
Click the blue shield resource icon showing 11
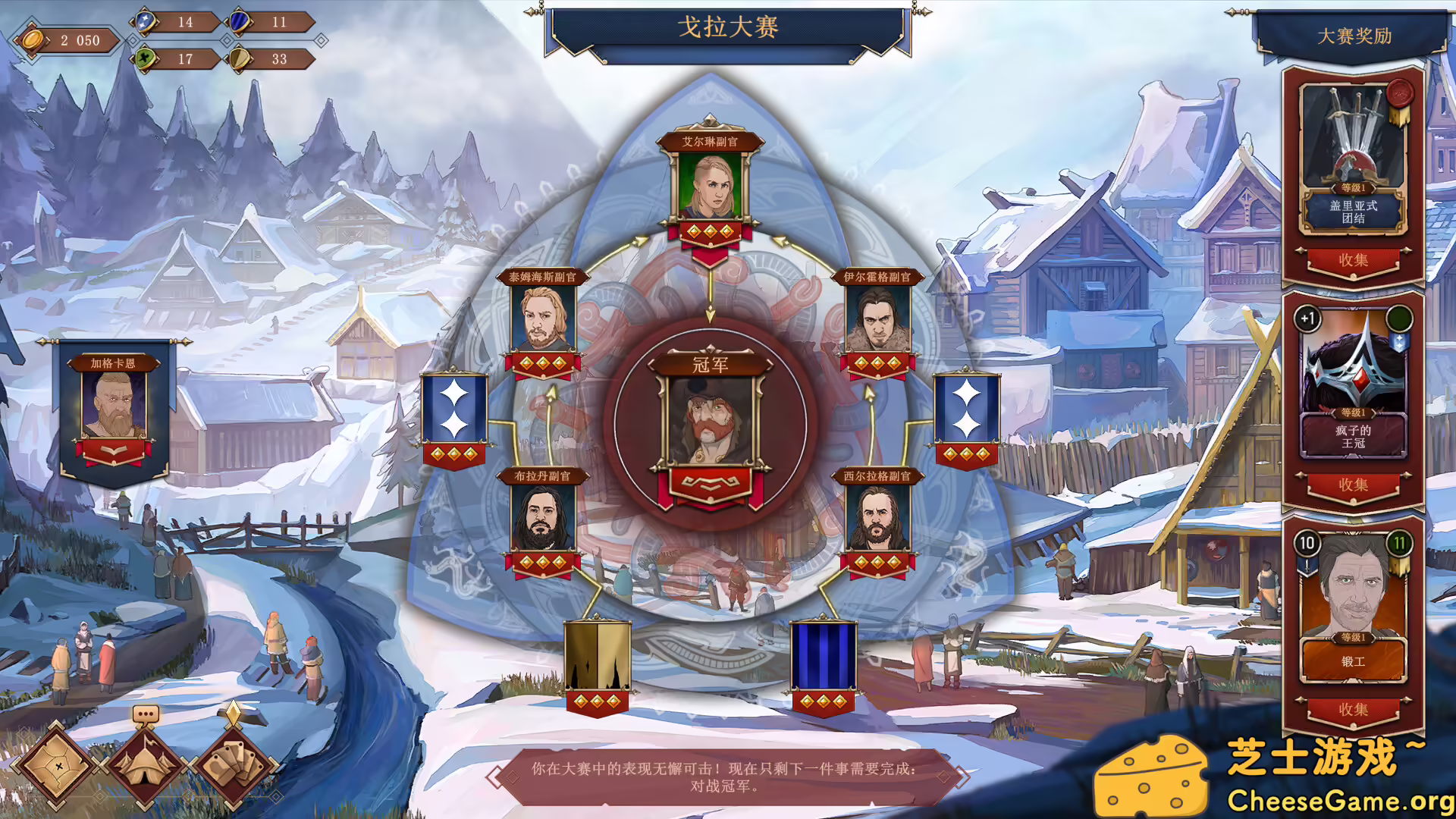(x=239, y=23)
